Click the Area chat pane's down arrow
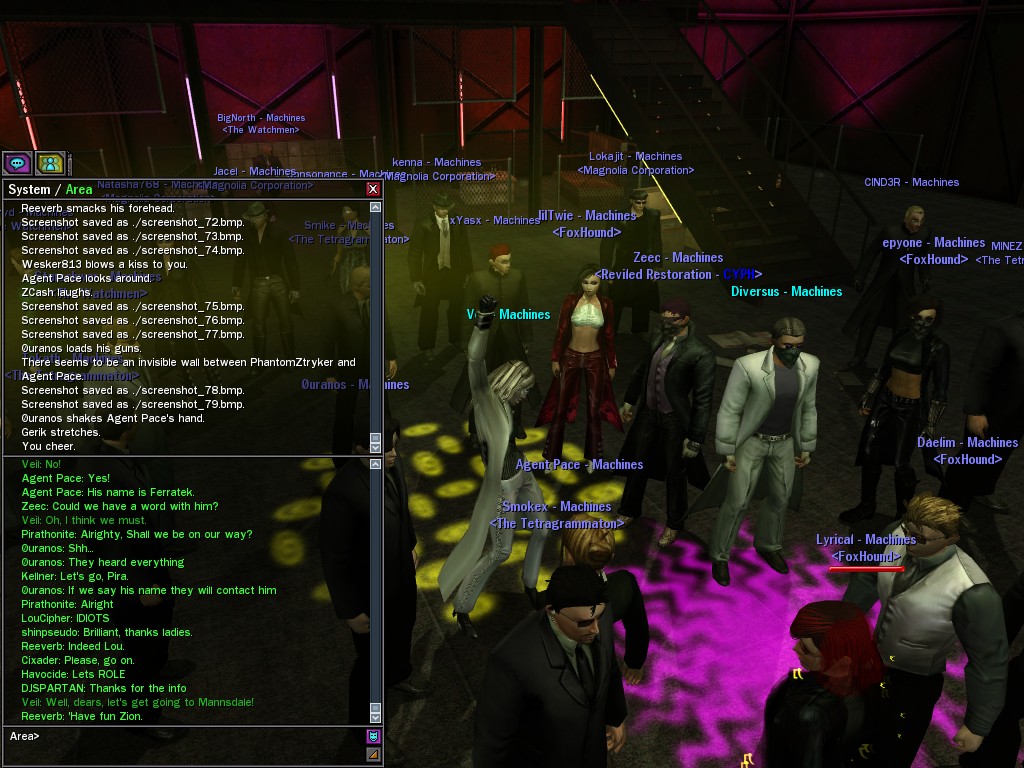The image size is (1024, 768). click(376, 717)
